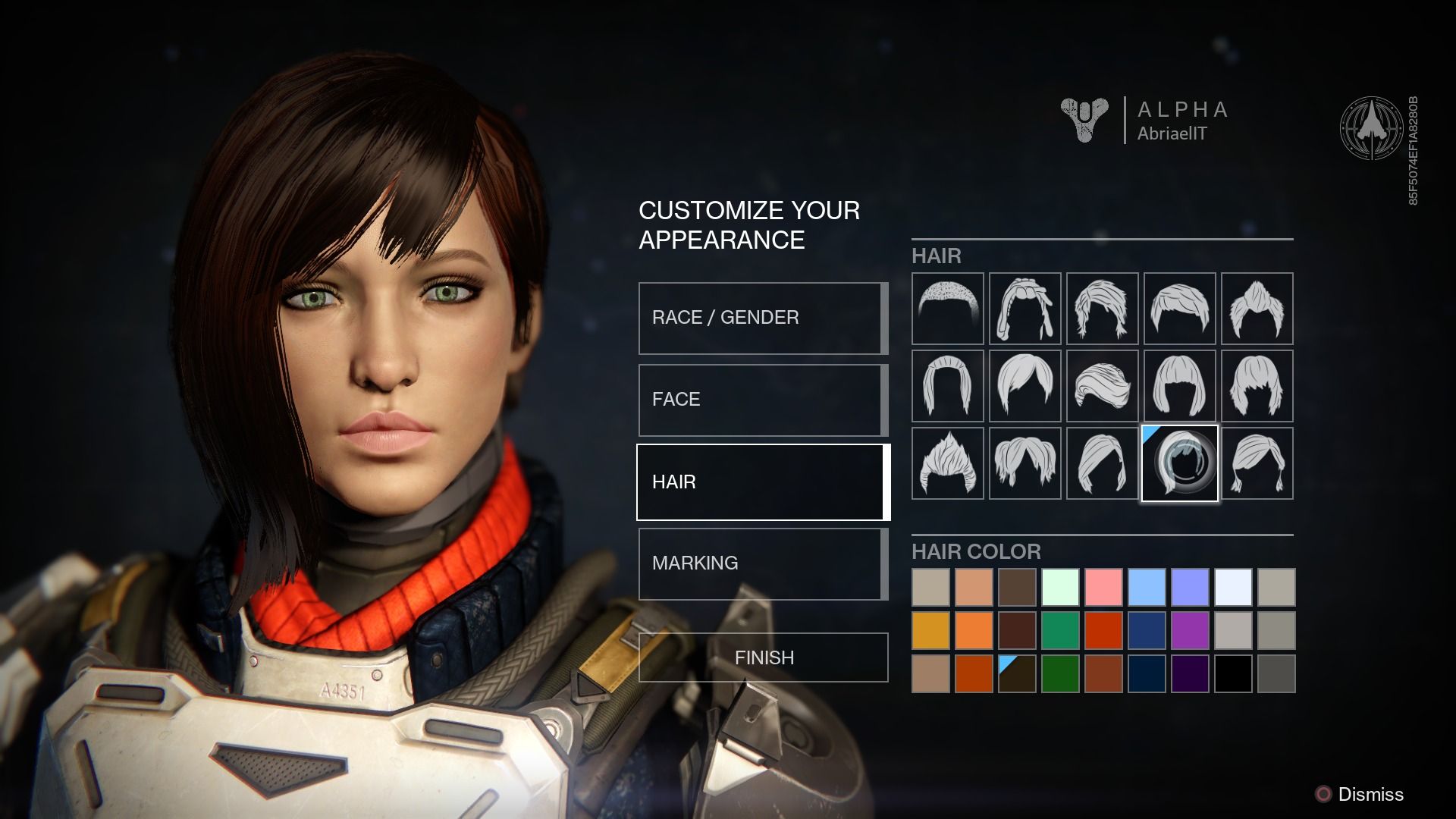Select the pigtails hairstyle icon
The height and width of the screenshot is (819, 1456).
pos(1026,464)
